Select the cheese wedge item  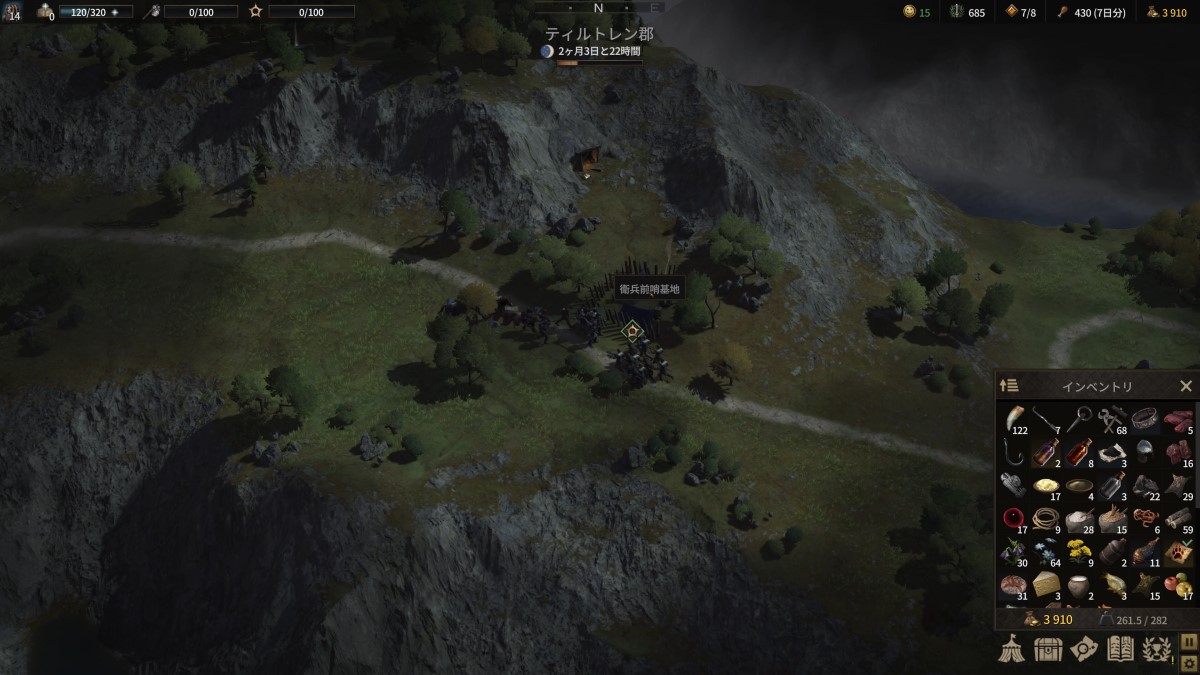pos(1046,585)
